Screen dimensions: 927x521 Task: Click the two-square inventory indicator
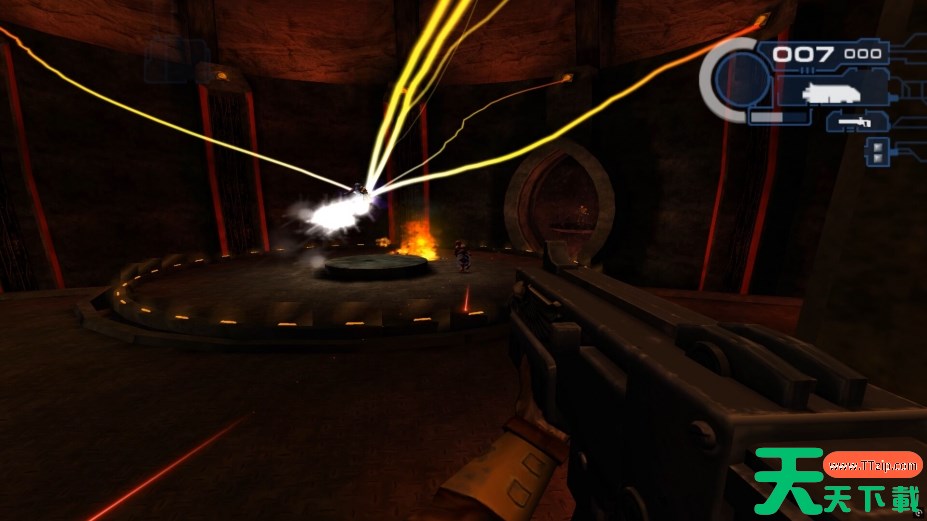(x=877, y=151)
